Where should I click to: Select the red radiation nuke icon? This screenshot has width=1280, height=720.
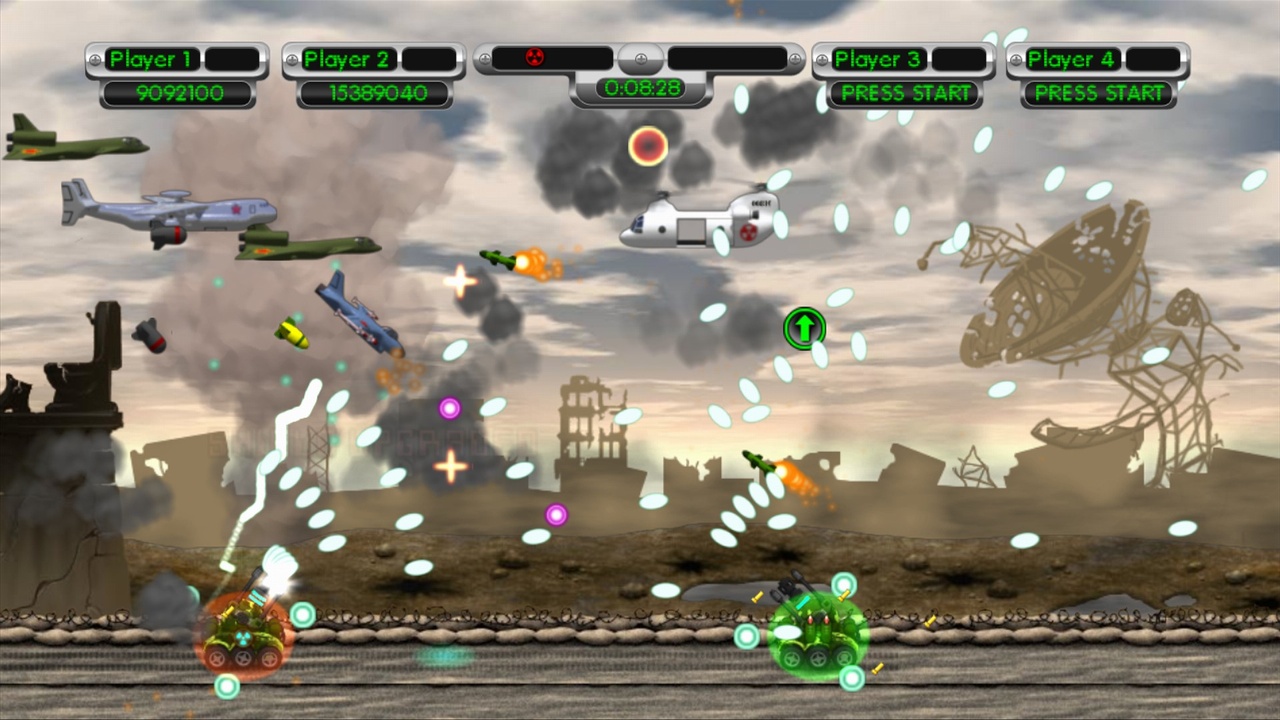coord(535,58)
